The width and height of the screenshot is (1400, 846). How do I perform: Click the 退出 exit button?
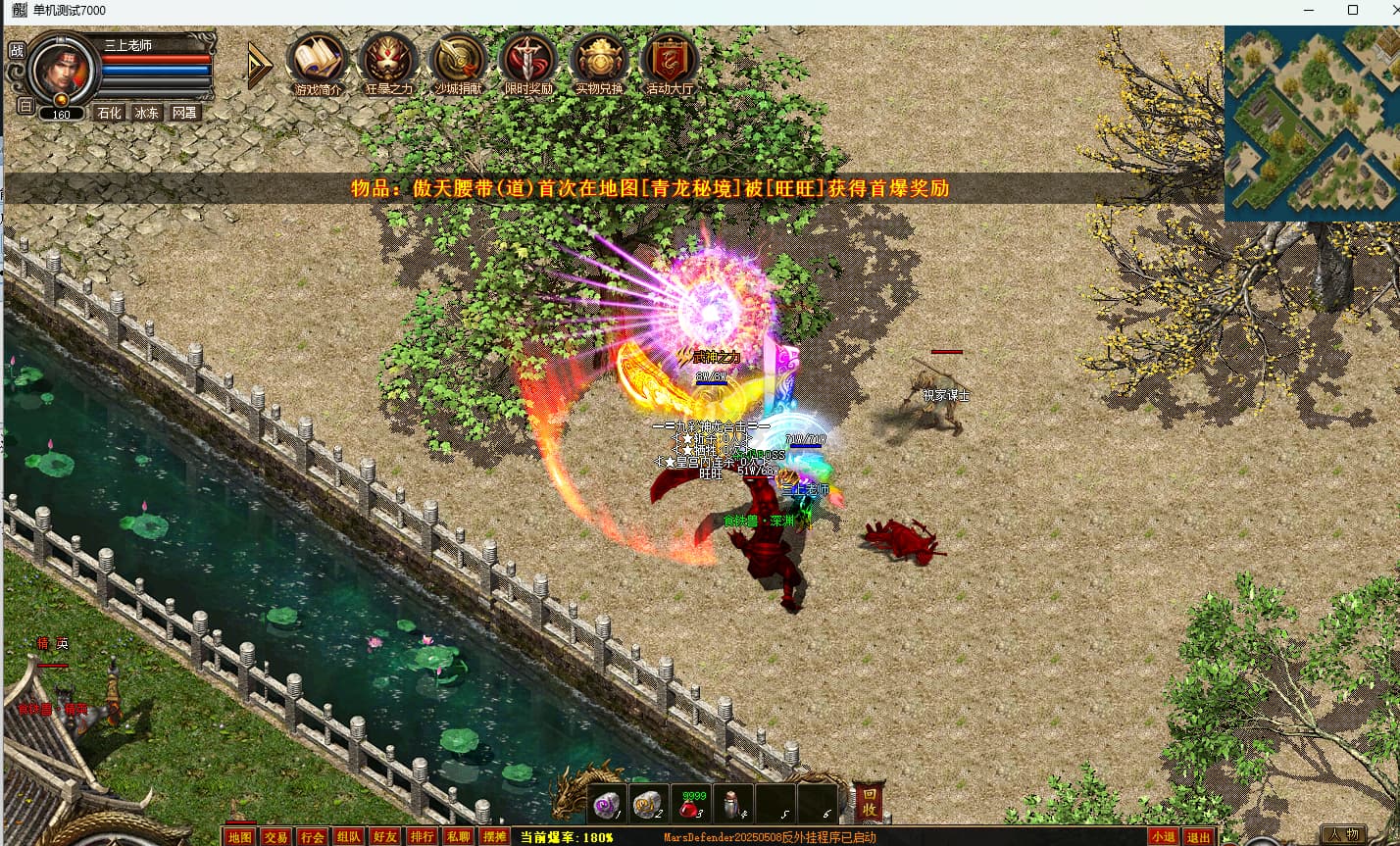[1198, 837]
